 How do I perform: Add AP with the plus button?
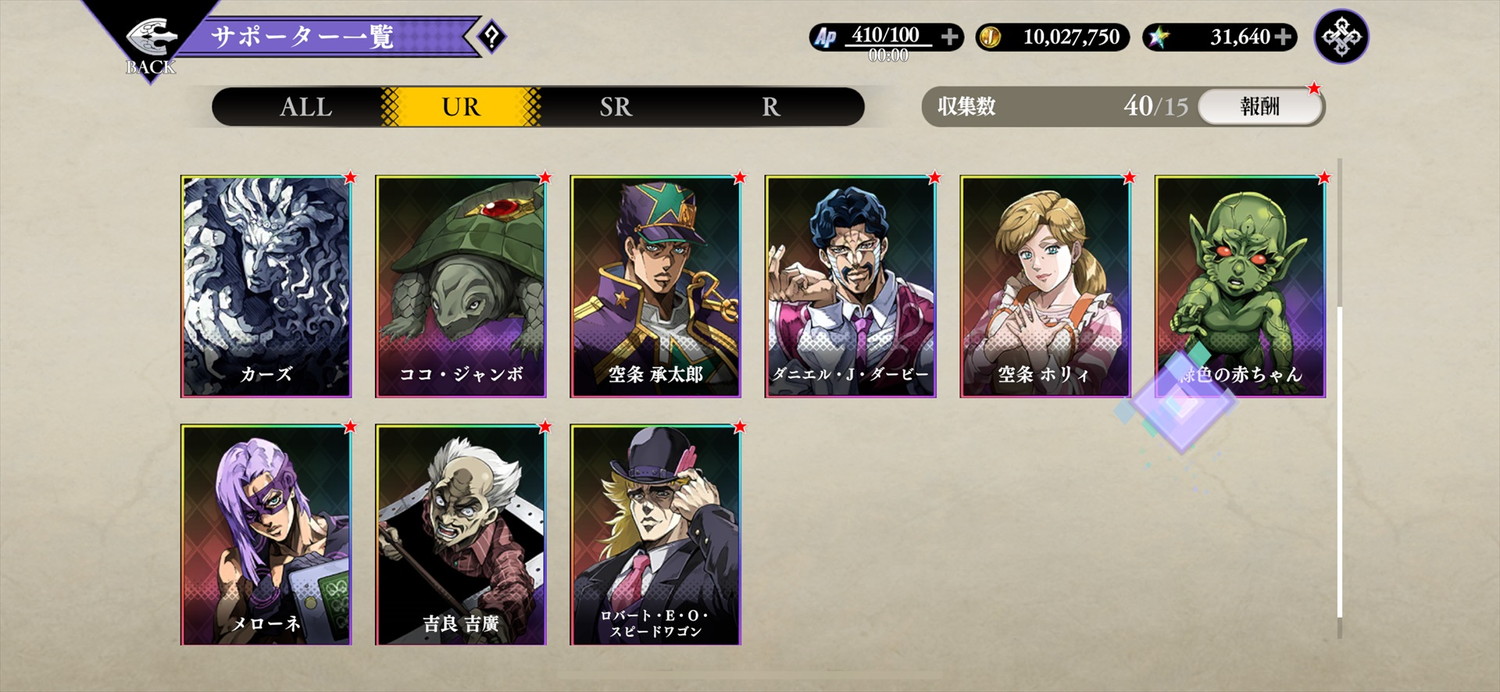pos(950,38)
